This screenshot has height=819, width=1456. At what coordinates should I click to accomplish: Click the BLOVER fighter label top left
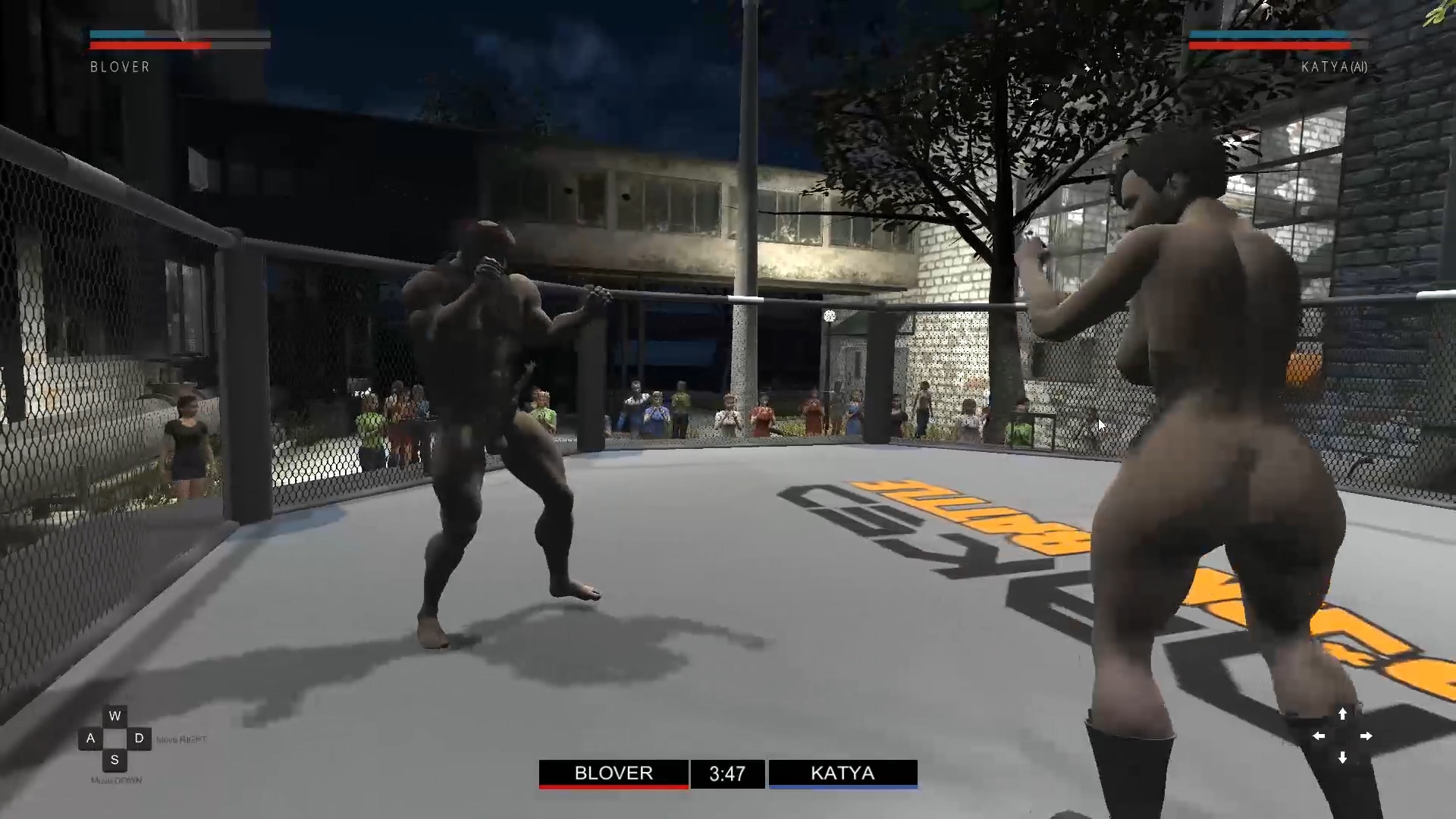point(119,67)
